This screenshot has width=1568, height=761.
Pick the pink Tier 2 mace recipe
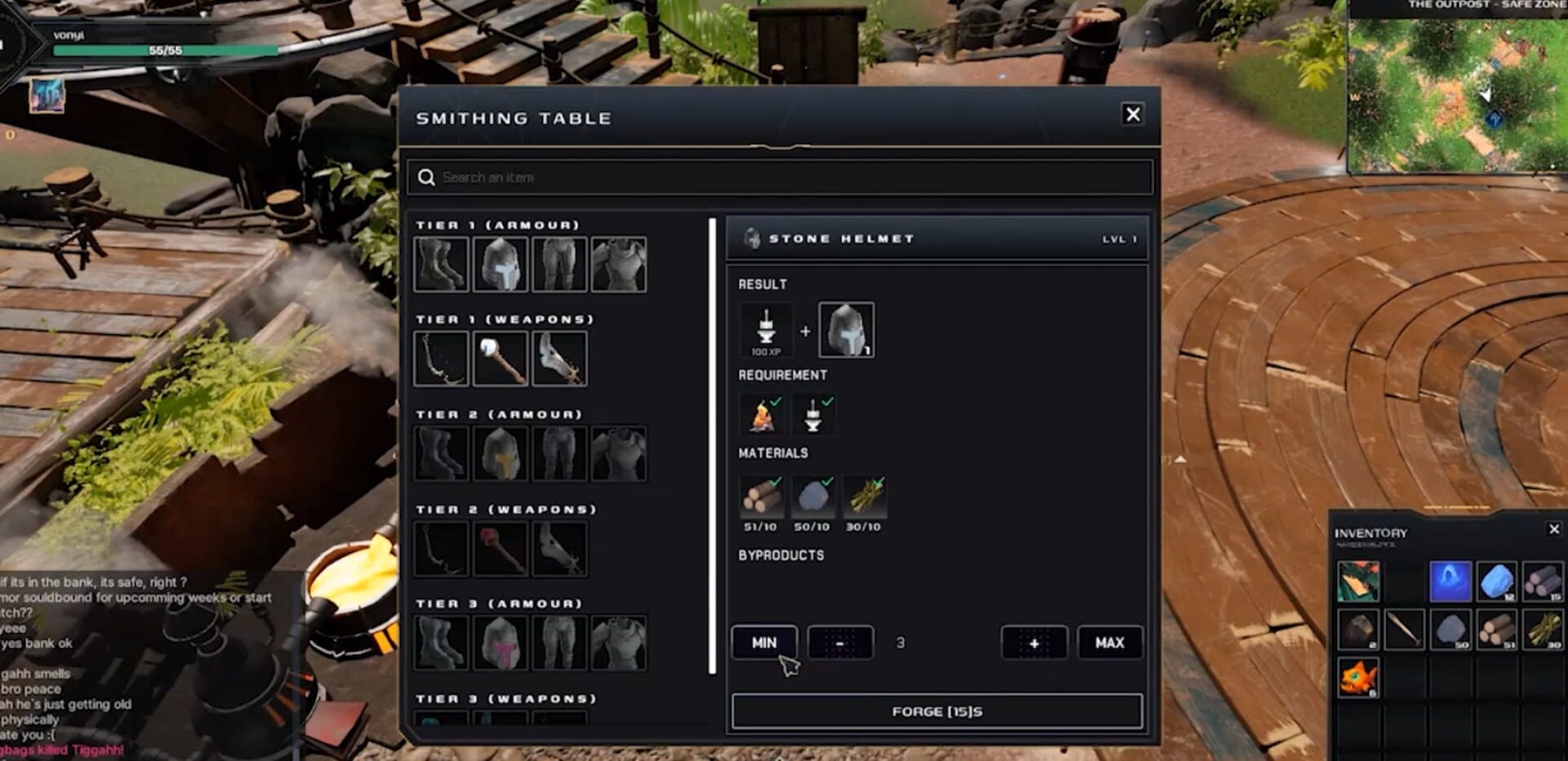501,547
